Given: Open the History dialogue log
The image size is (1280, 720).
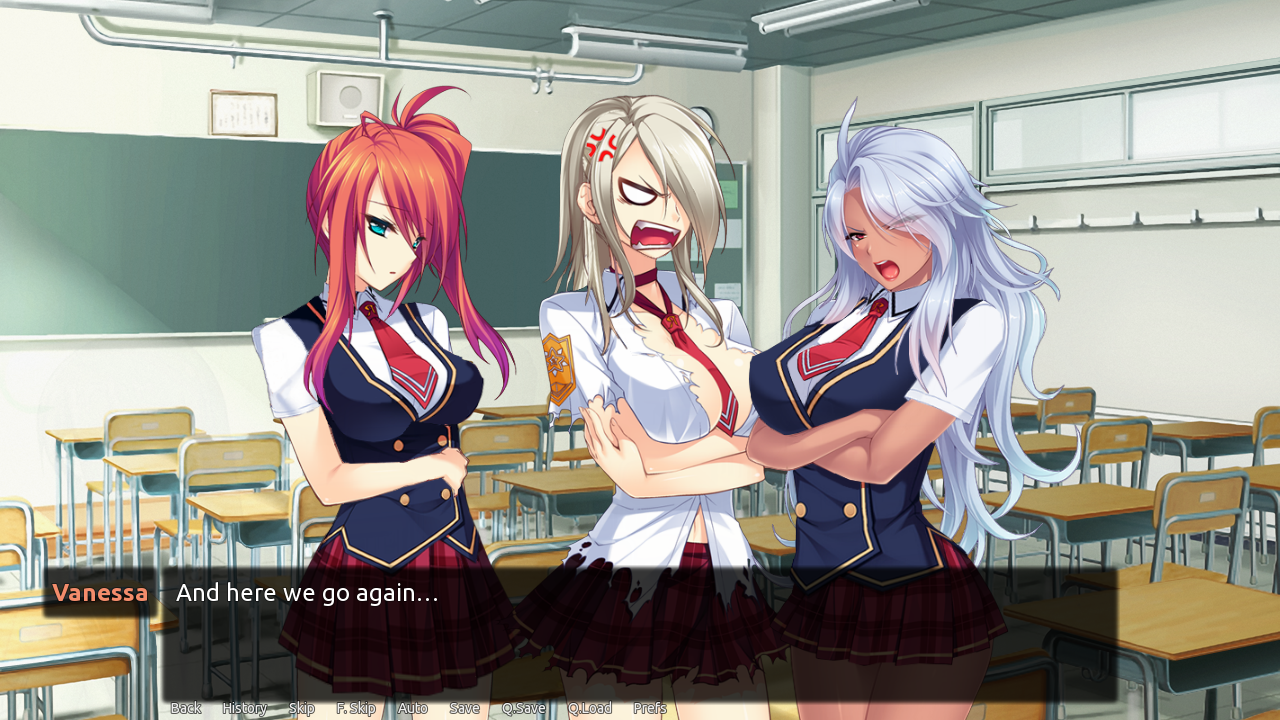Looking at the screenshot, I should (x=243, y=707).
